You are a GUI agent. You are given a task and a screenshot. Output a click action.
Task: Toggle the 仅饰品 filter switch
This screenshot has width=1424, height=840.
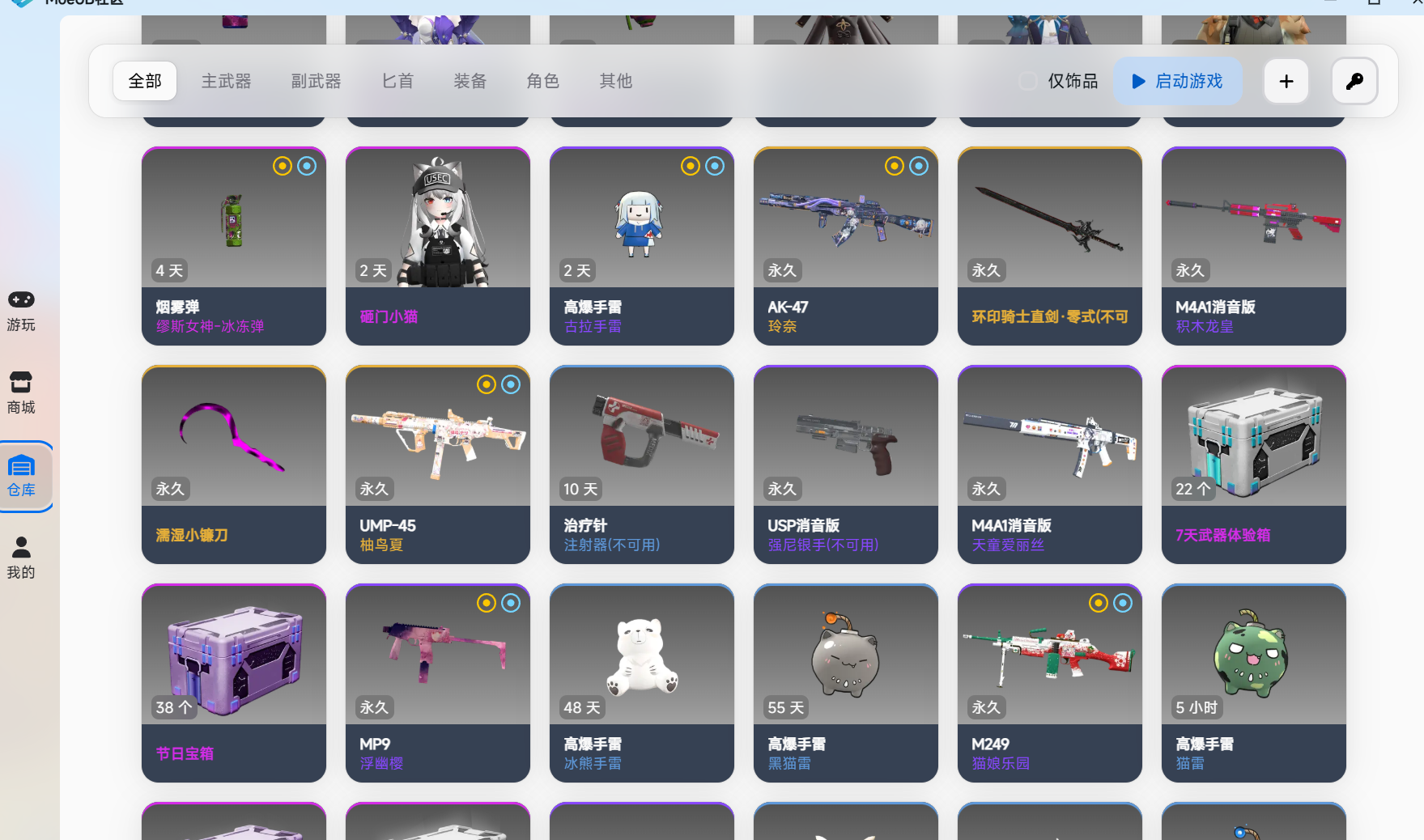[1028, 81]
